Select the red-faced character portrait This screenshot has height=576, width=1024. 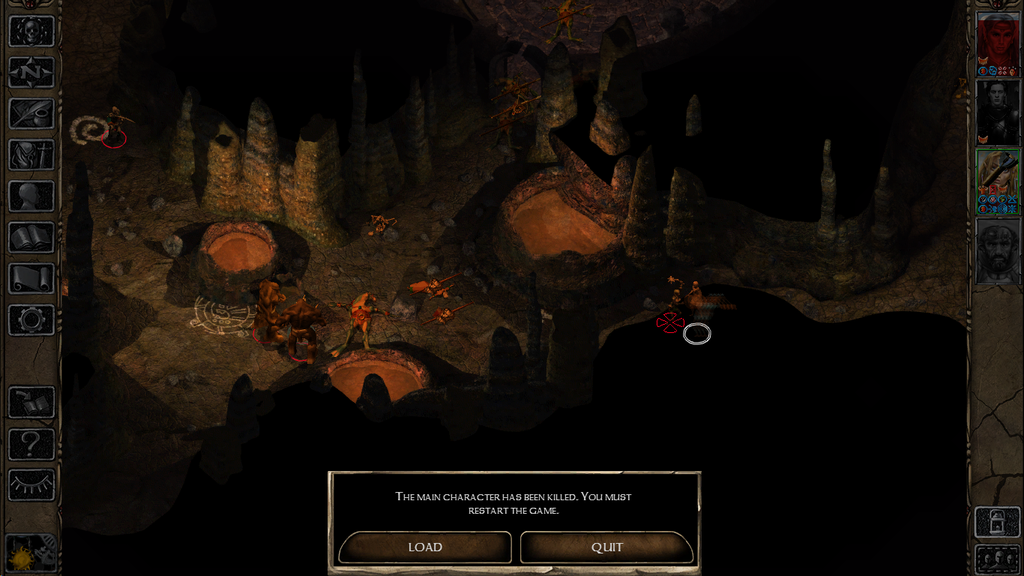(997, 41)
